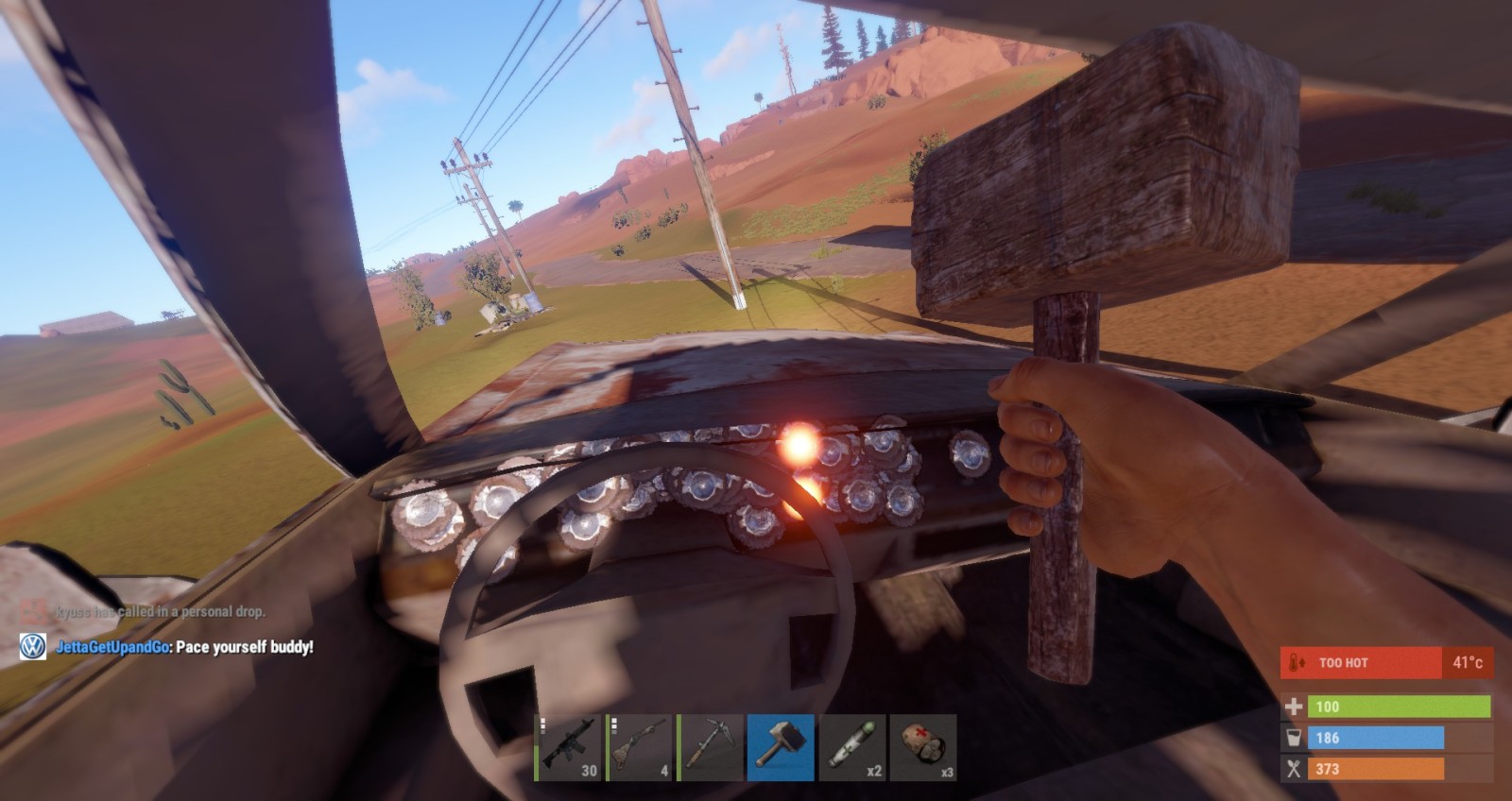Switch to the pickaxe slot
The image size is (1512, 801).
pos(710,747)
